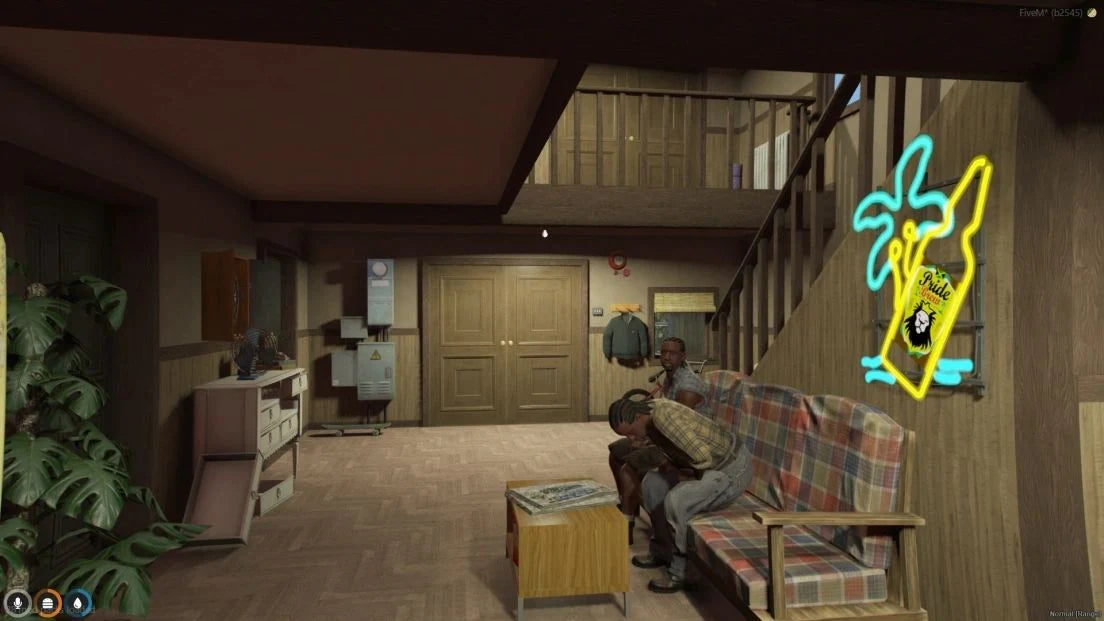Select the burger hunger status icon
1104x621 pixels.
[48, 604]
